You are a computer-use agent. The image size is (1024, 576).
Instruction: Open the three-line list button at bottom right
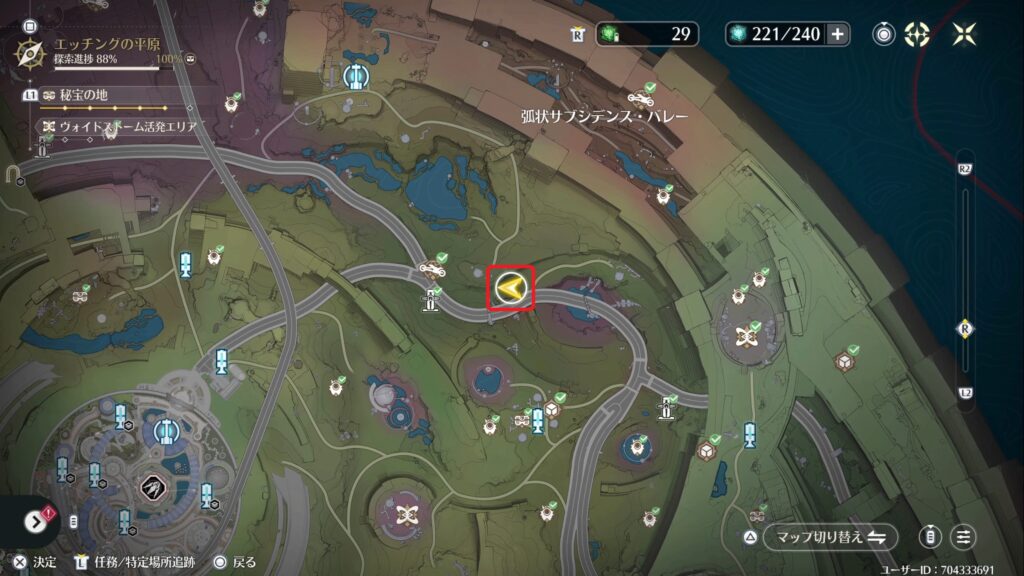(x=964, y=537)
